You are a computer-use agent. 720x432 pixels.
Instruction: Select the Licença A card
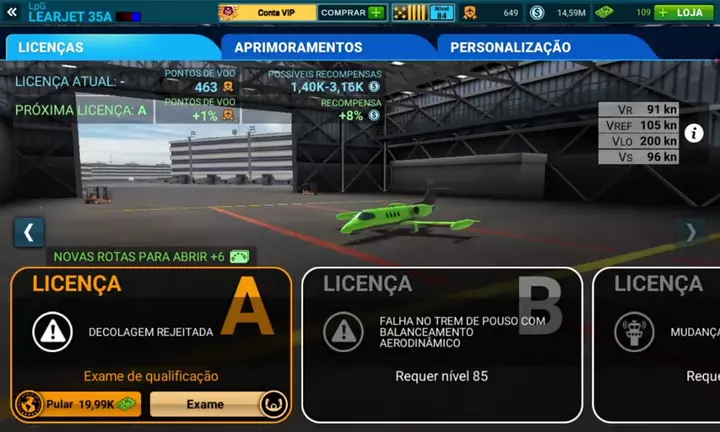(152, 320)
